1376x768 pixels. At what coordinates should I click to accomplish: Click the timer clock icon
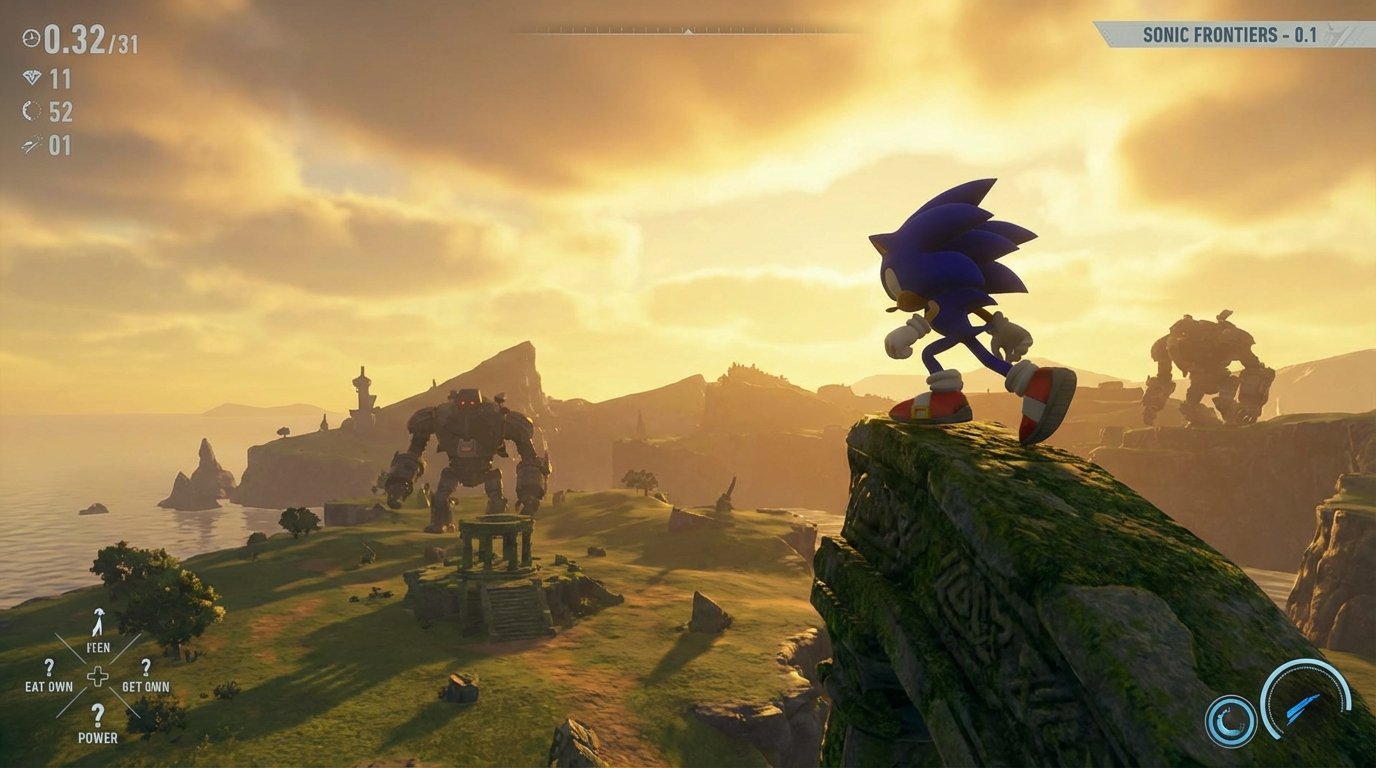click(31, 39)
